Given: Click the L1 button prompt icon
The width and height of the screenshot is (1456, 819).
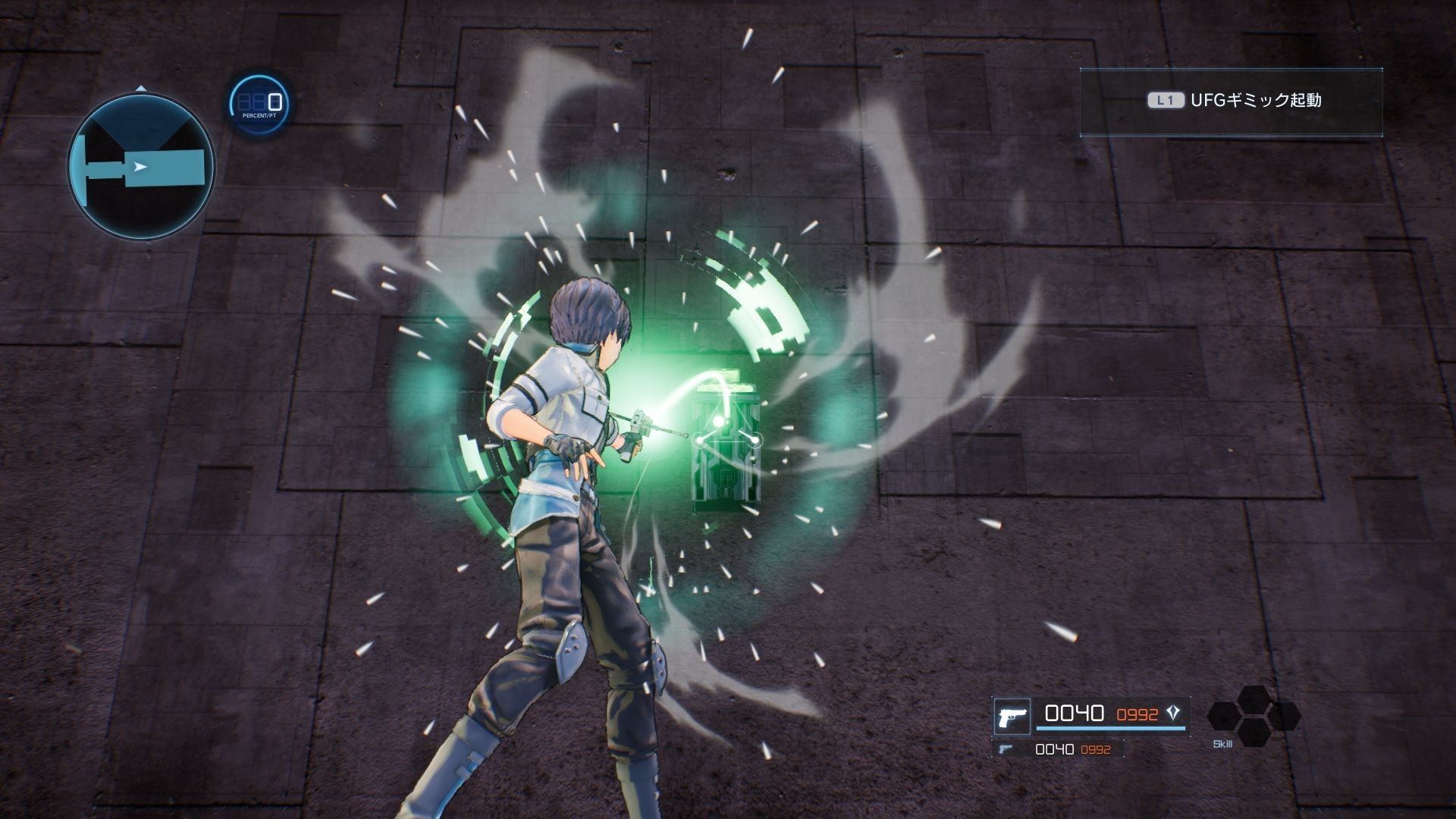Looking at the screenshot, I should pyautogui.click(x=1166, y=98).
